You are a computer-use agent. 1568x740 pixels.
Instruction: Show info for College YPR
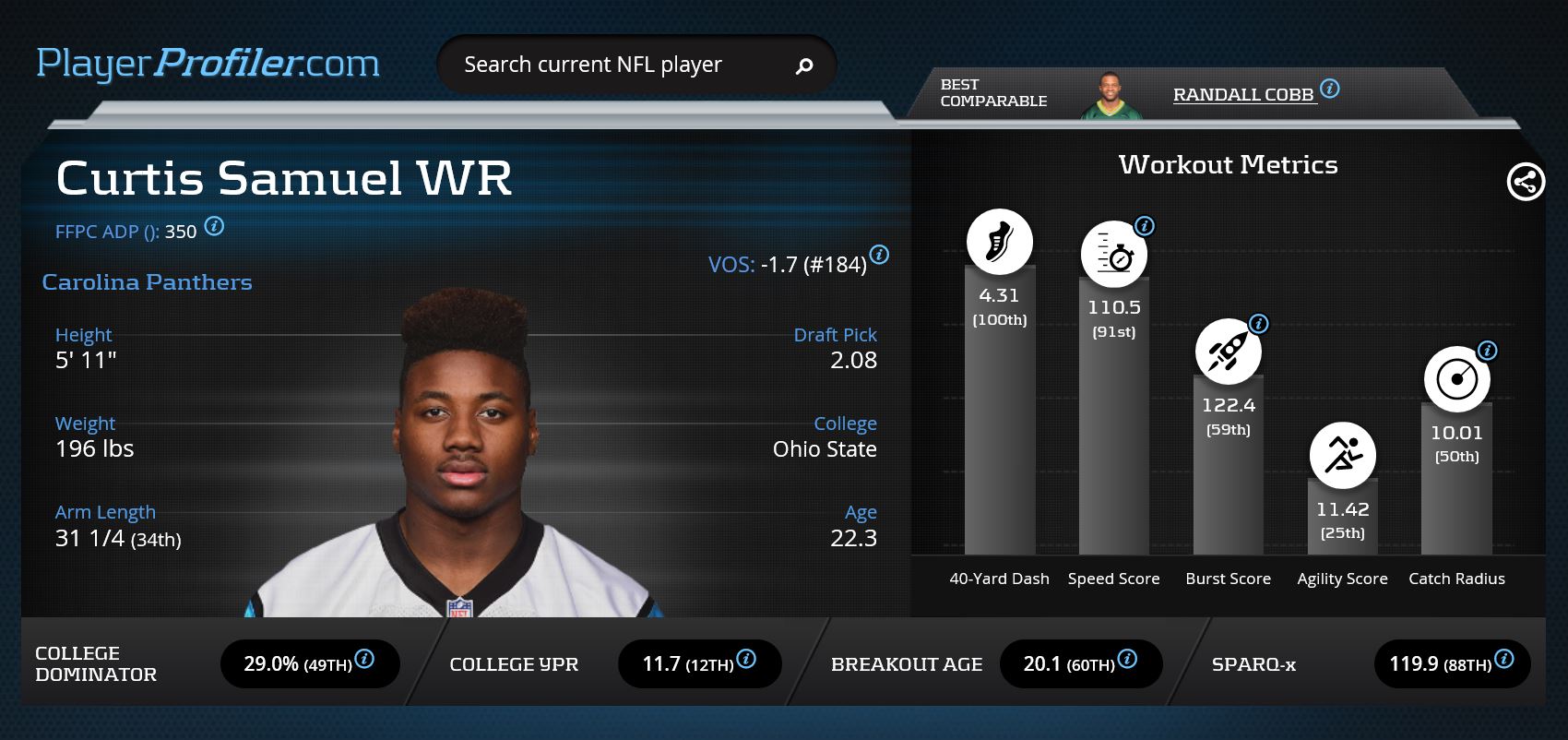click(x=747, y=659)
